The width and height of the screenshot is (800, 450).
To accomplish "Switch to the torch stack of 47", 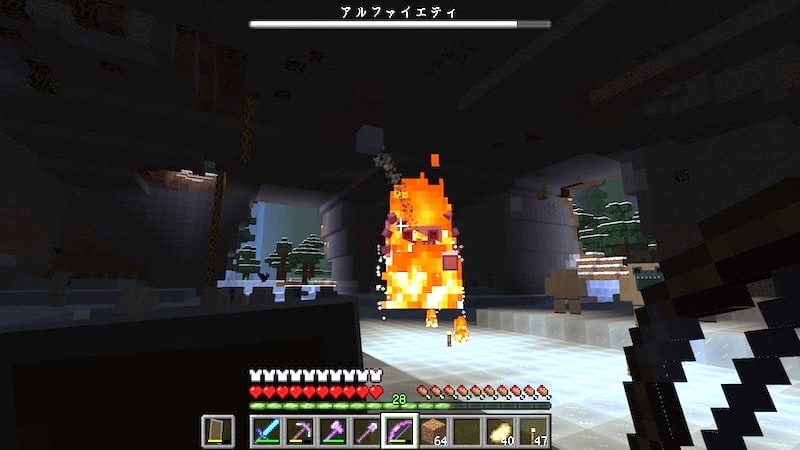I will 533,431.
